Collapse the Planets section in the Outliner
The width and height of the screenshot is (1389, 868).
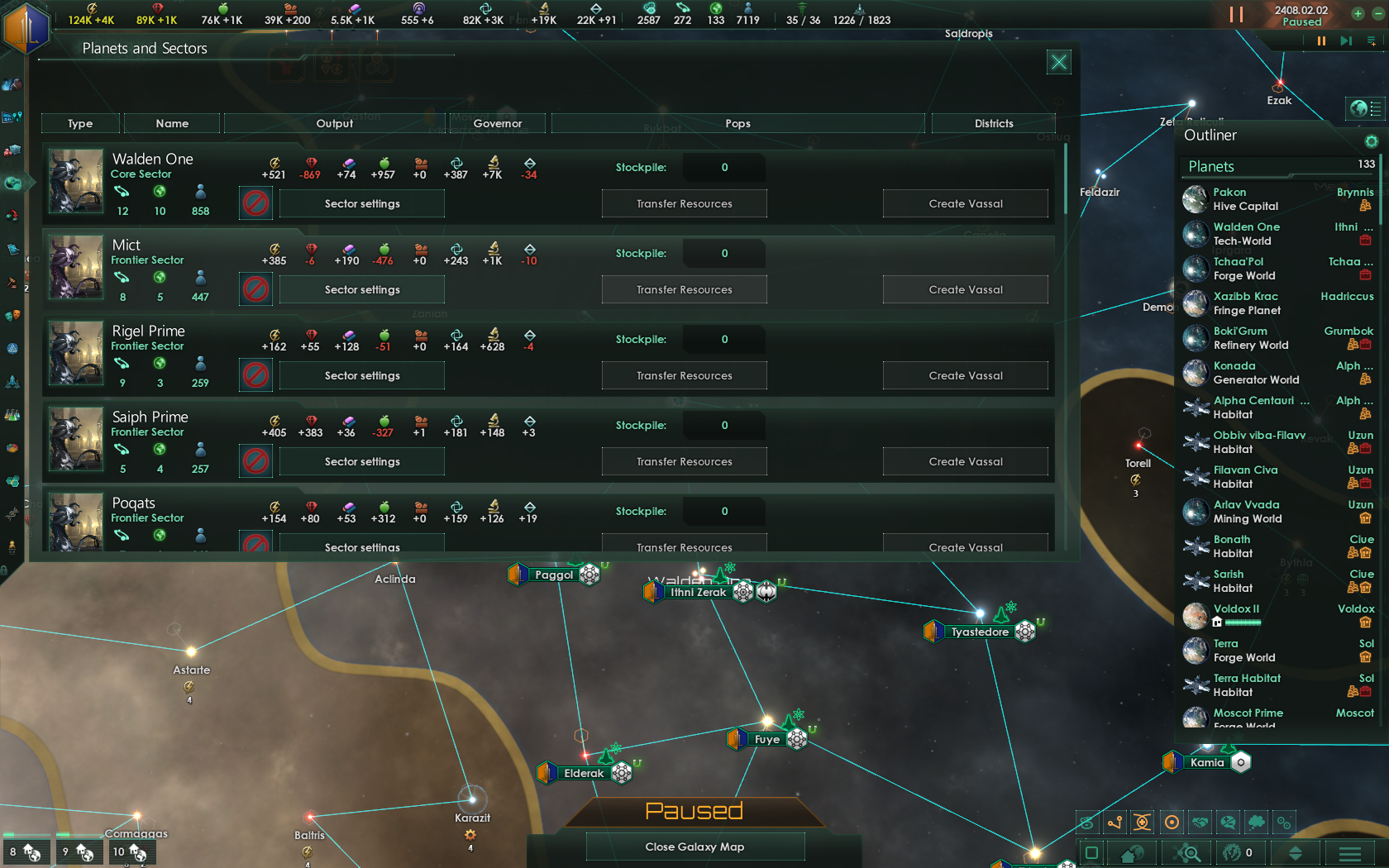[x=1210, y=166]
